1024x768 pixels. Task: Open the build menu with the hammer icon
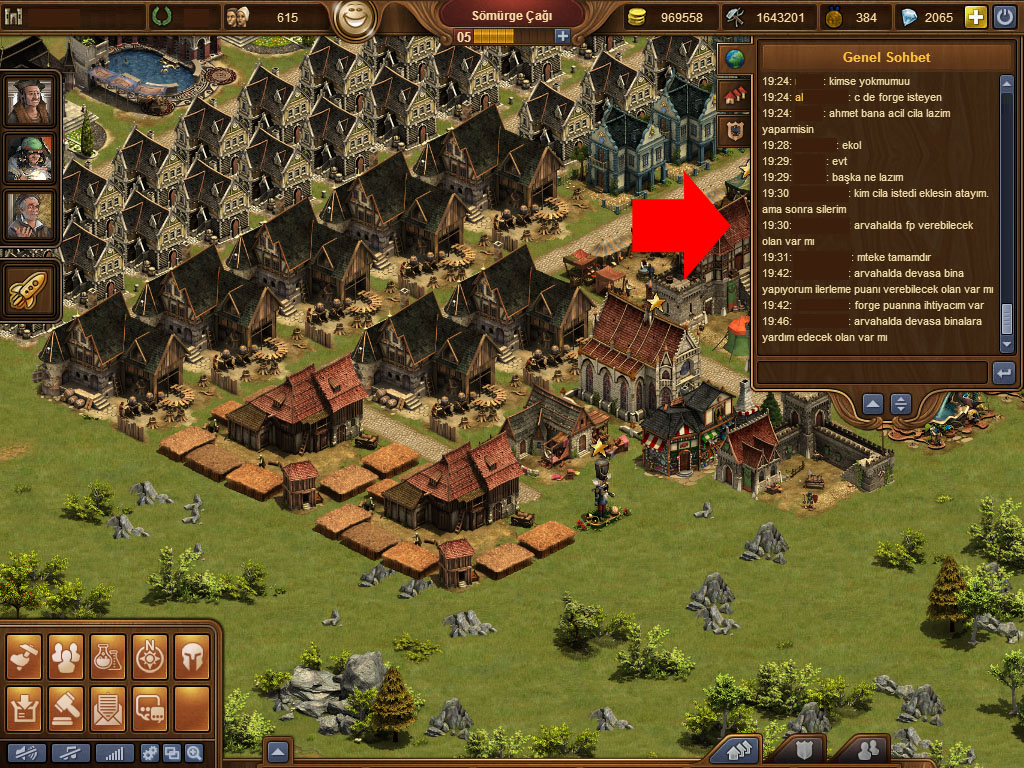tap(26, 656)
